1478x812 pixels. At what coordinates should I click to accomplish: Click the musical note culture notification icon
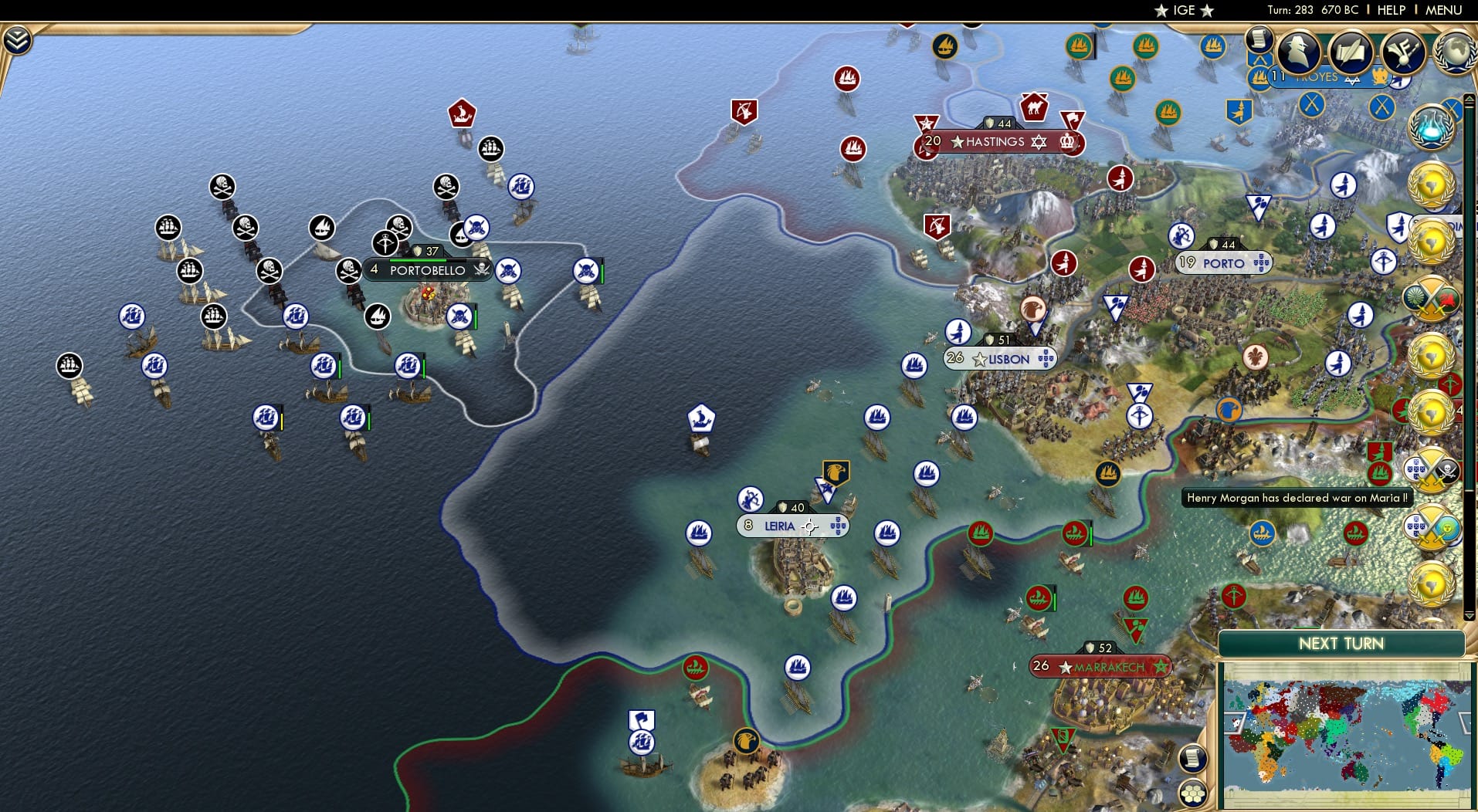(x=1402, y=51)
